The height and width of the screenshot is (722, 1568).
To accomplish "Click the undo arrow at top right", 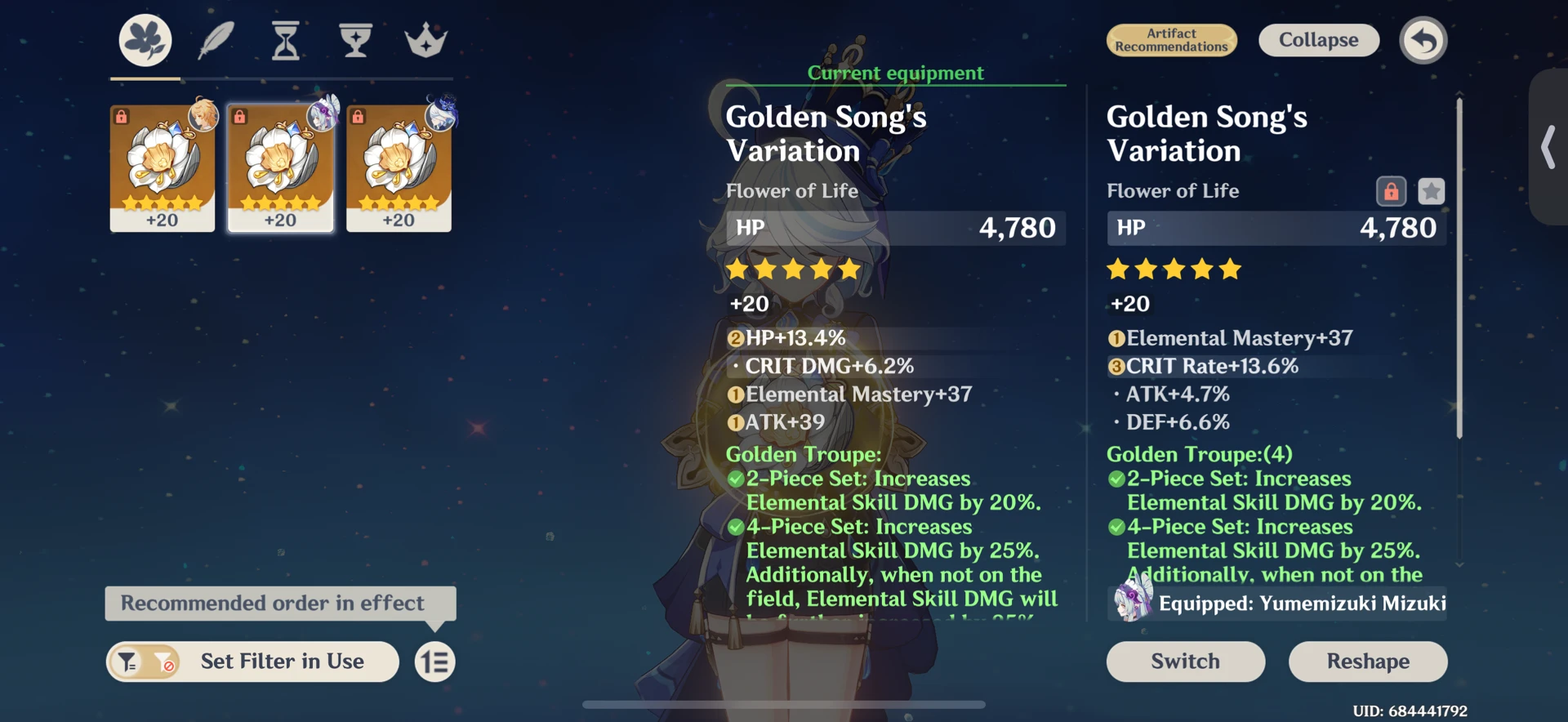I will click(1423, 39).
